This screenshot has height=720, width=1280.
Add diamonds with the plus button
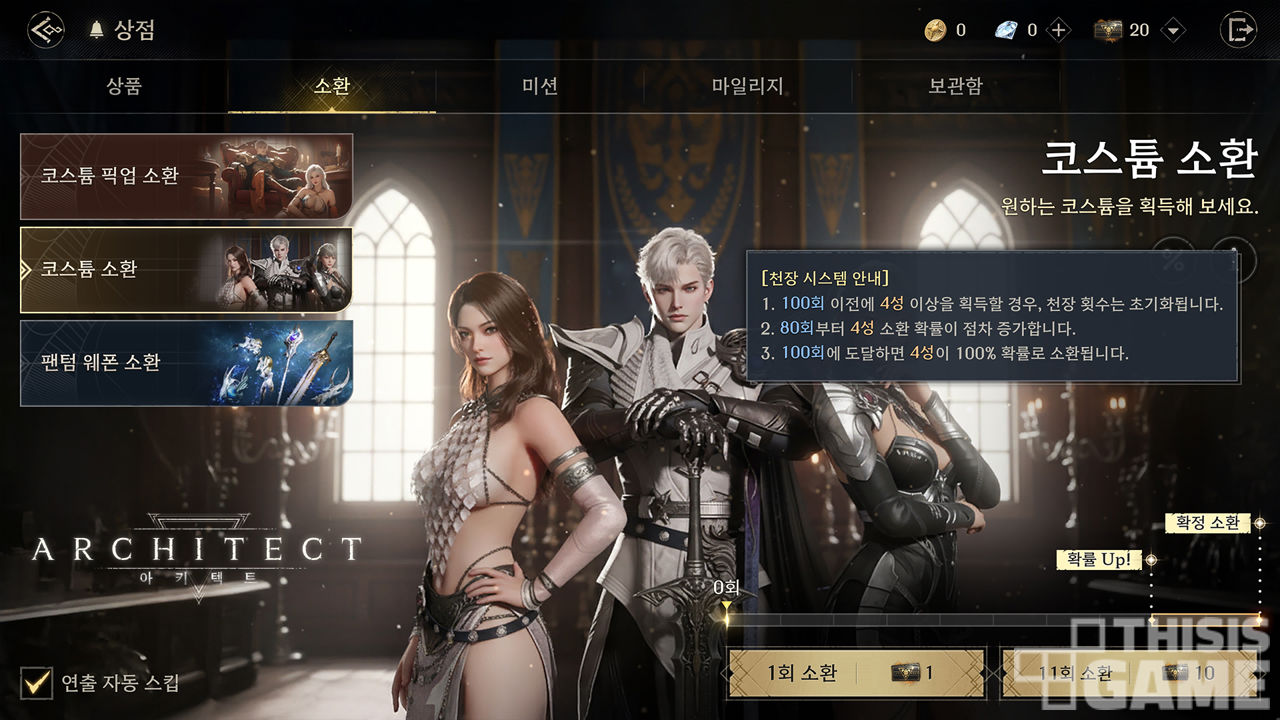click(1058, 30)
